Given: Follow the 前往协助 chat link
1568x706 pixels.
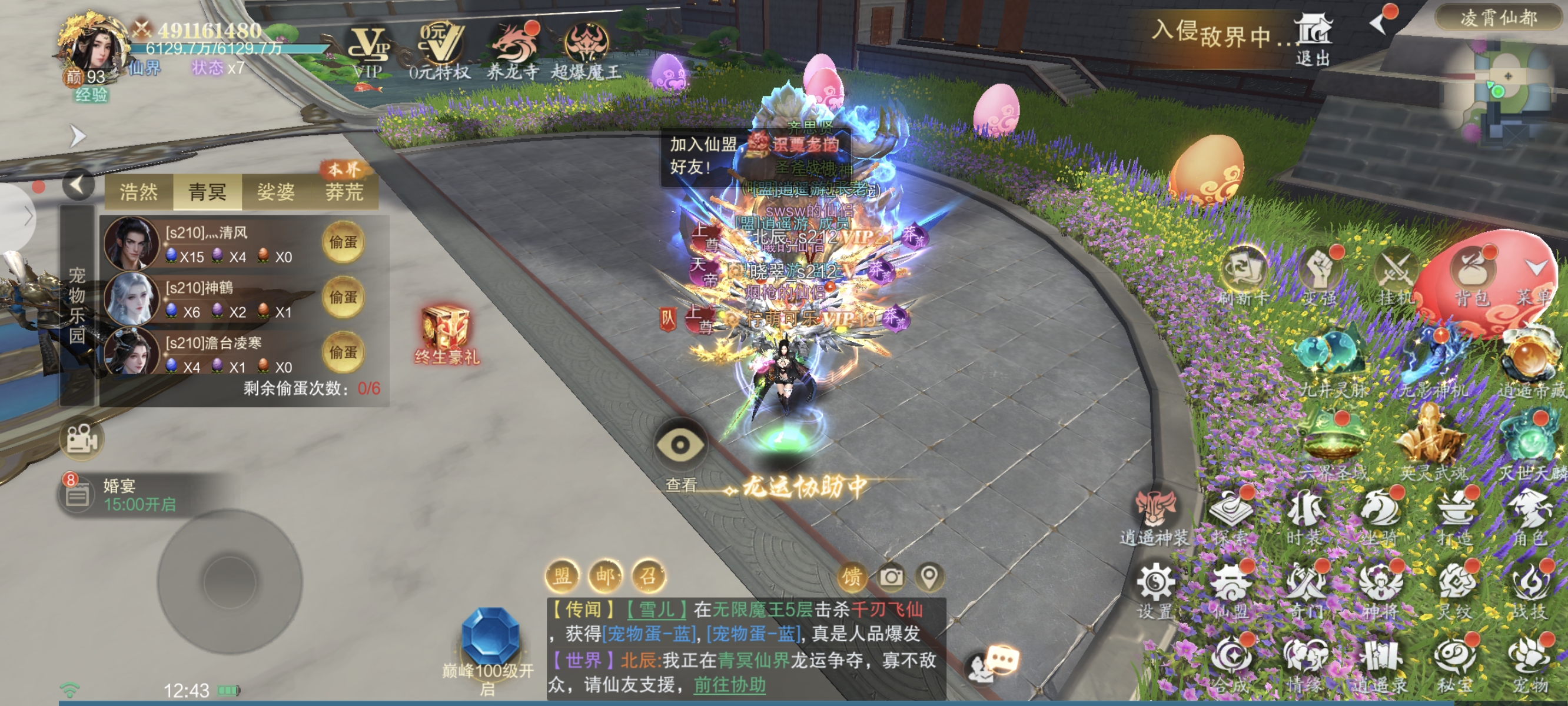Looking at the screenshot, I should coord(729,685).
